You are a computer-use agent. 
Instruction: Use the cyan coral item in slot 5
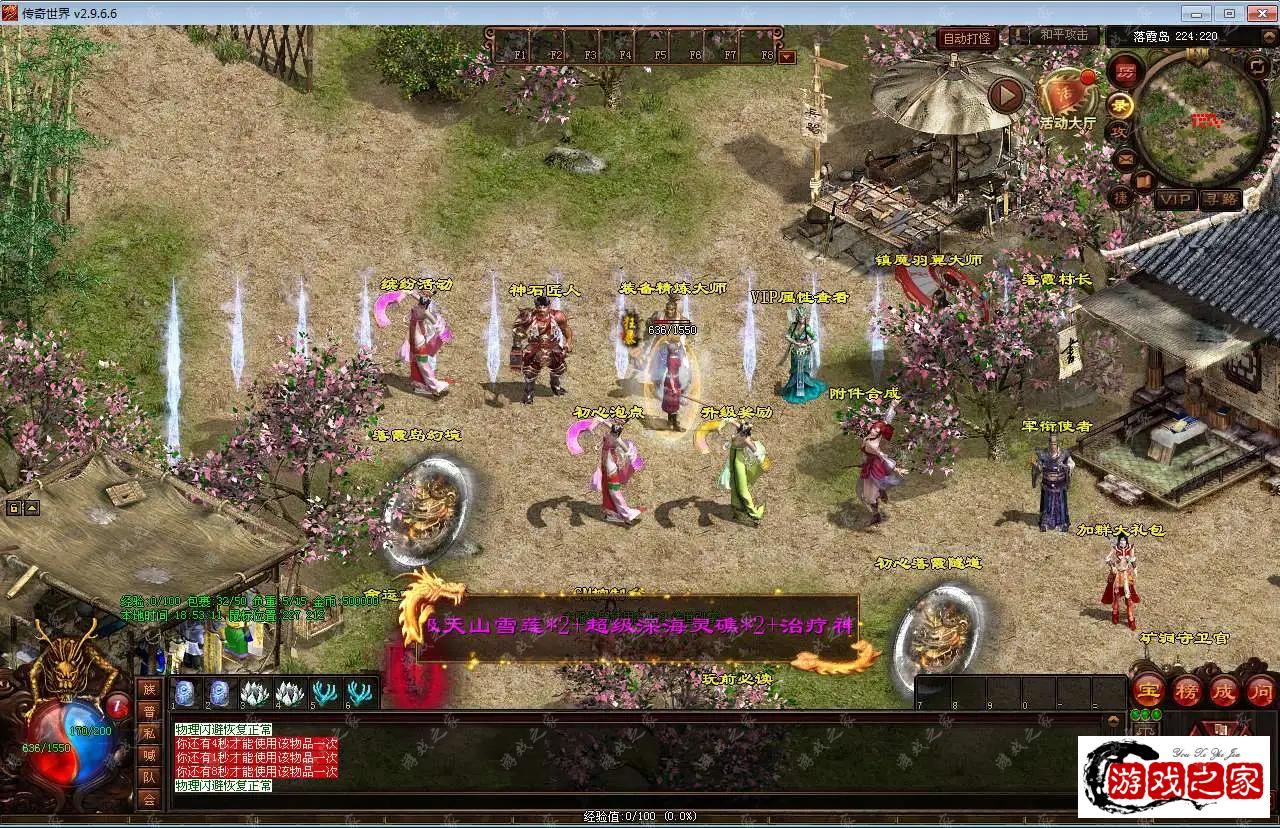pyautogui.click(x=324, y=692)
